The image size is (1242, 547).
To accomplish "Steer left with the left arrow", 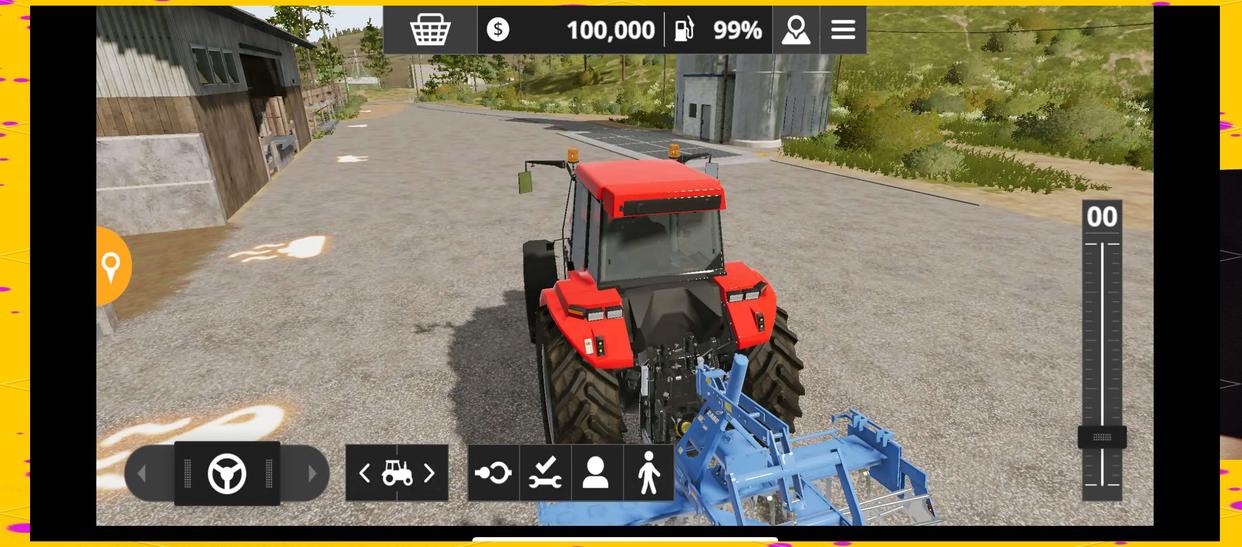I will tap(142, 473).
